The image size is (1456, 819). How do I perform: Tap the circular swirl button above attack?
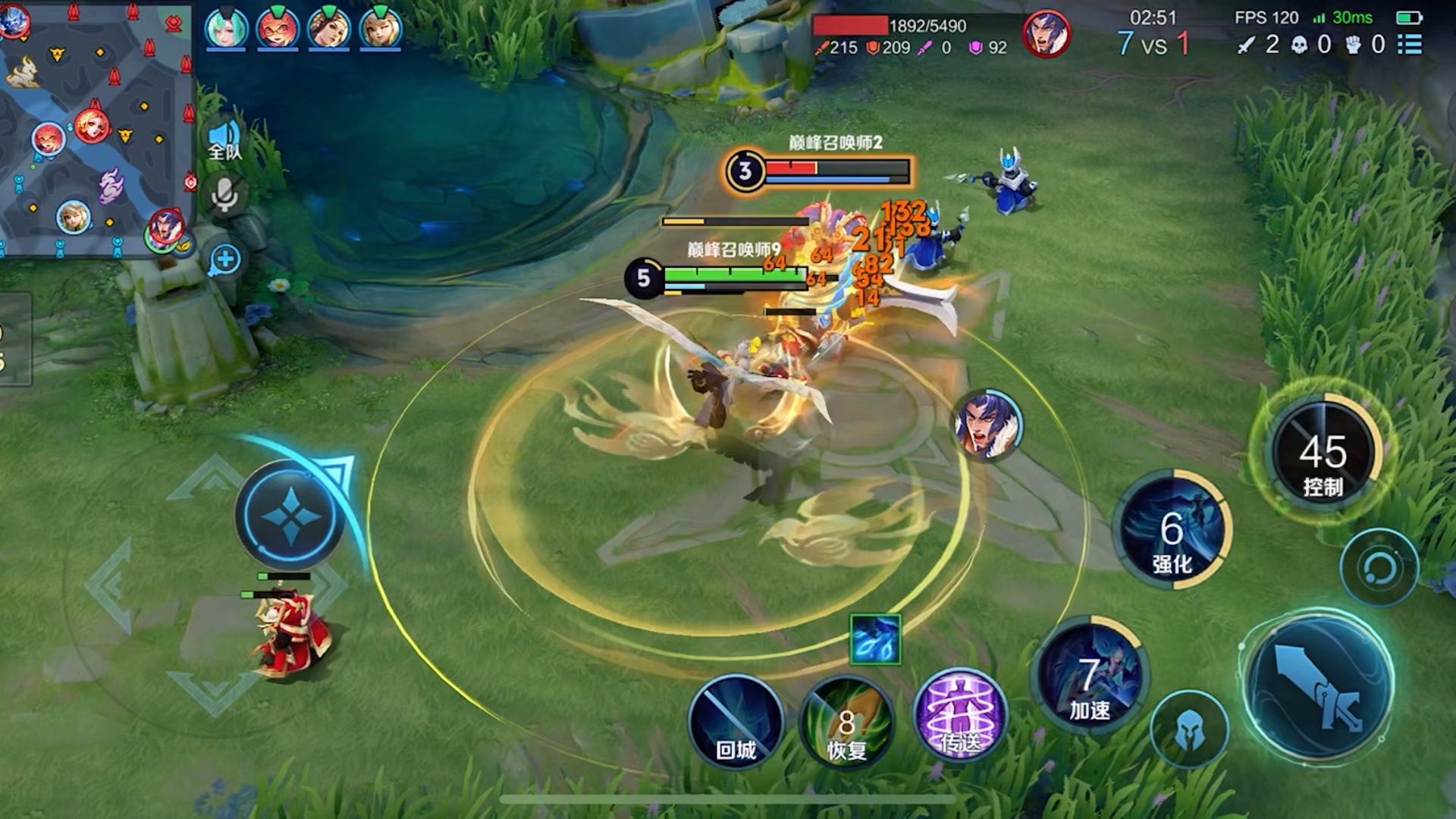click(x=1379, y=568)
